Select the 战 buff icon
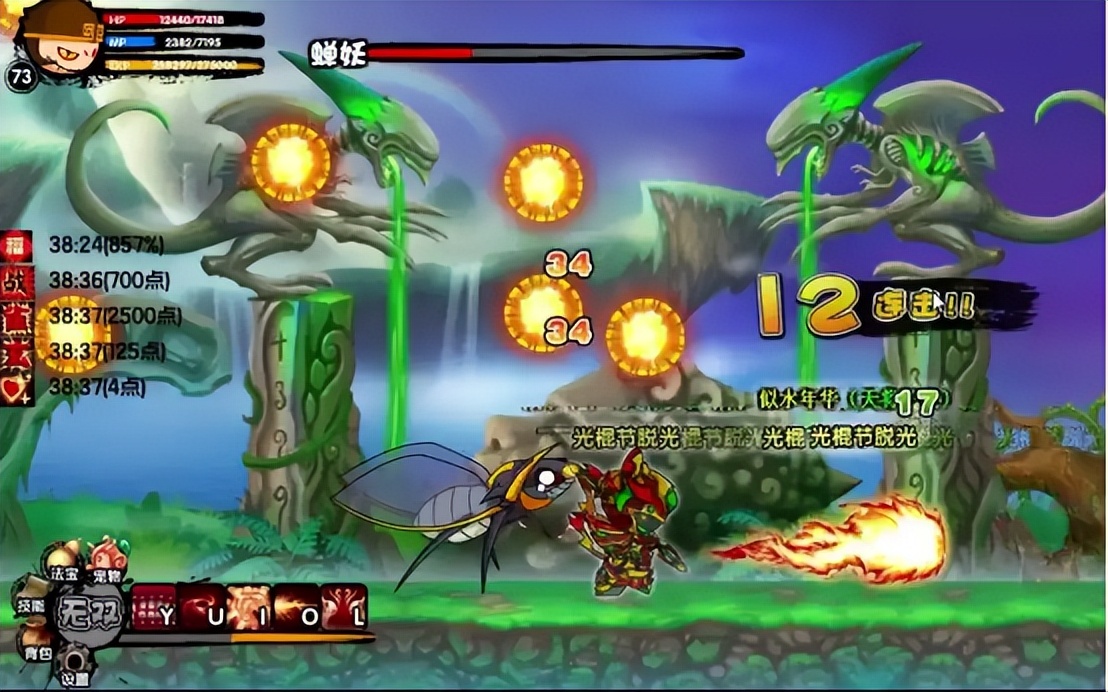1108x692 pixels. click(x=15, y=281)
